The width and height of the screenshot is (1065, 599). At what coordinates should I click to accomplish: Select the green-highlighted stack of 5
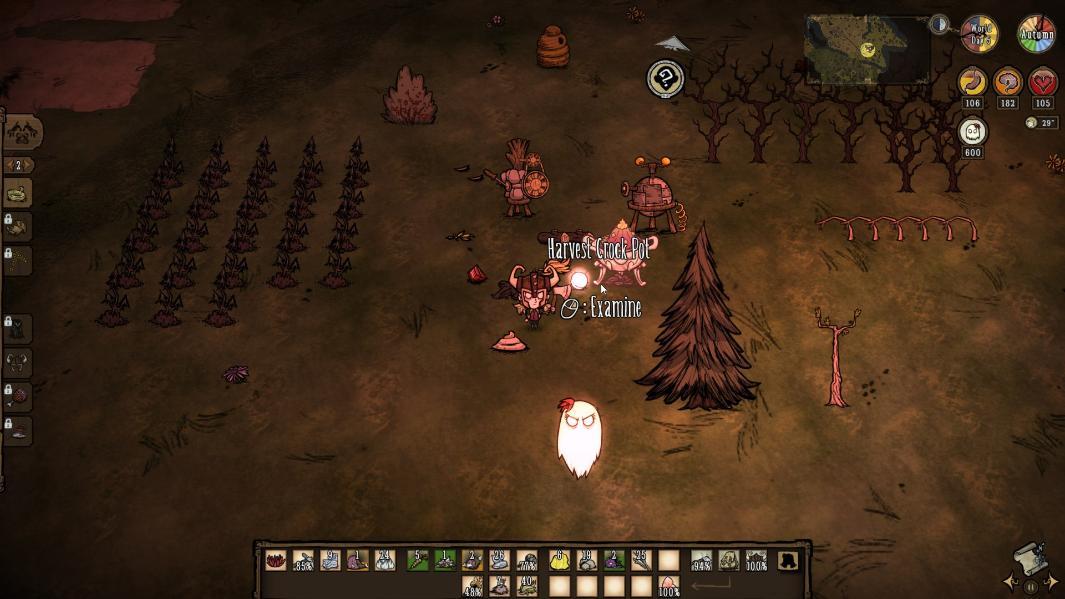415,562
